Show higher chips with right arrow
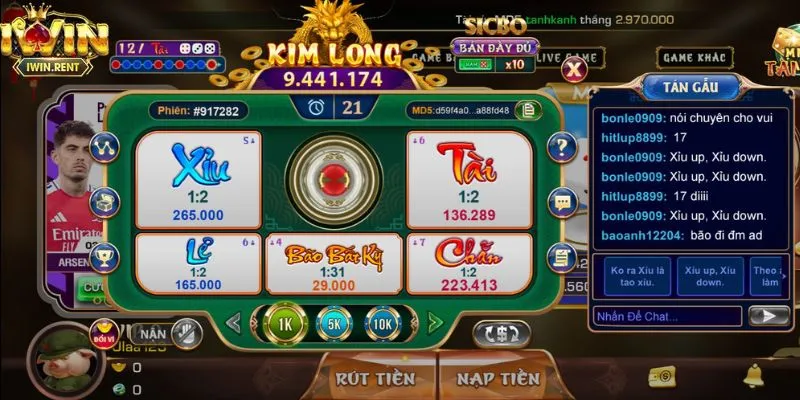Screen dimensions: 800x400 (435, 323)
